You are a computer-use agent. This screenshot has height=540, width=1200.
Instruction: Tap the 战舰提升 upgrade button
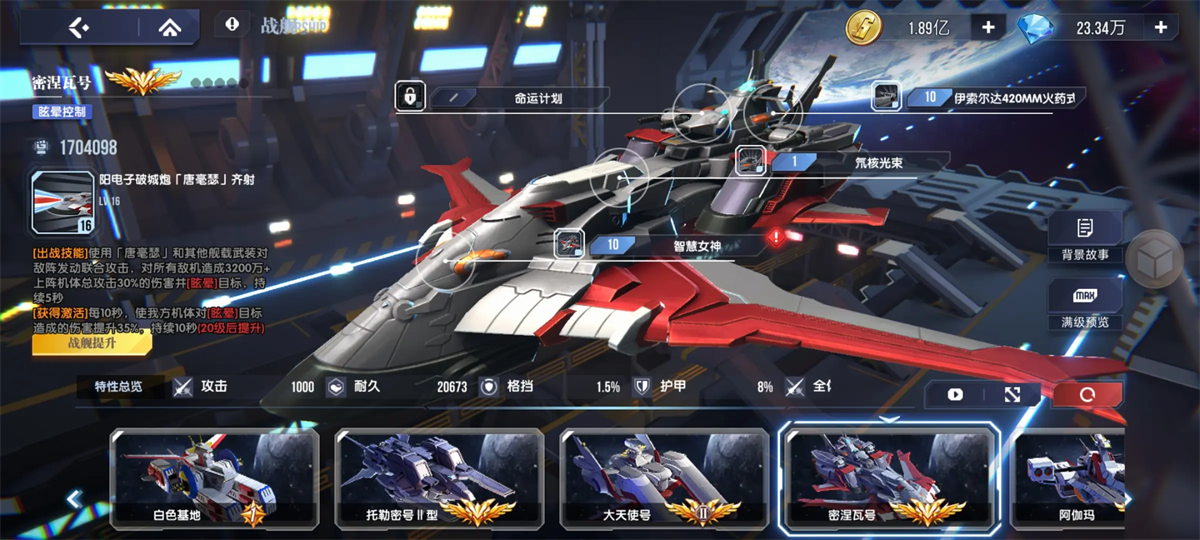click(92, 343)
